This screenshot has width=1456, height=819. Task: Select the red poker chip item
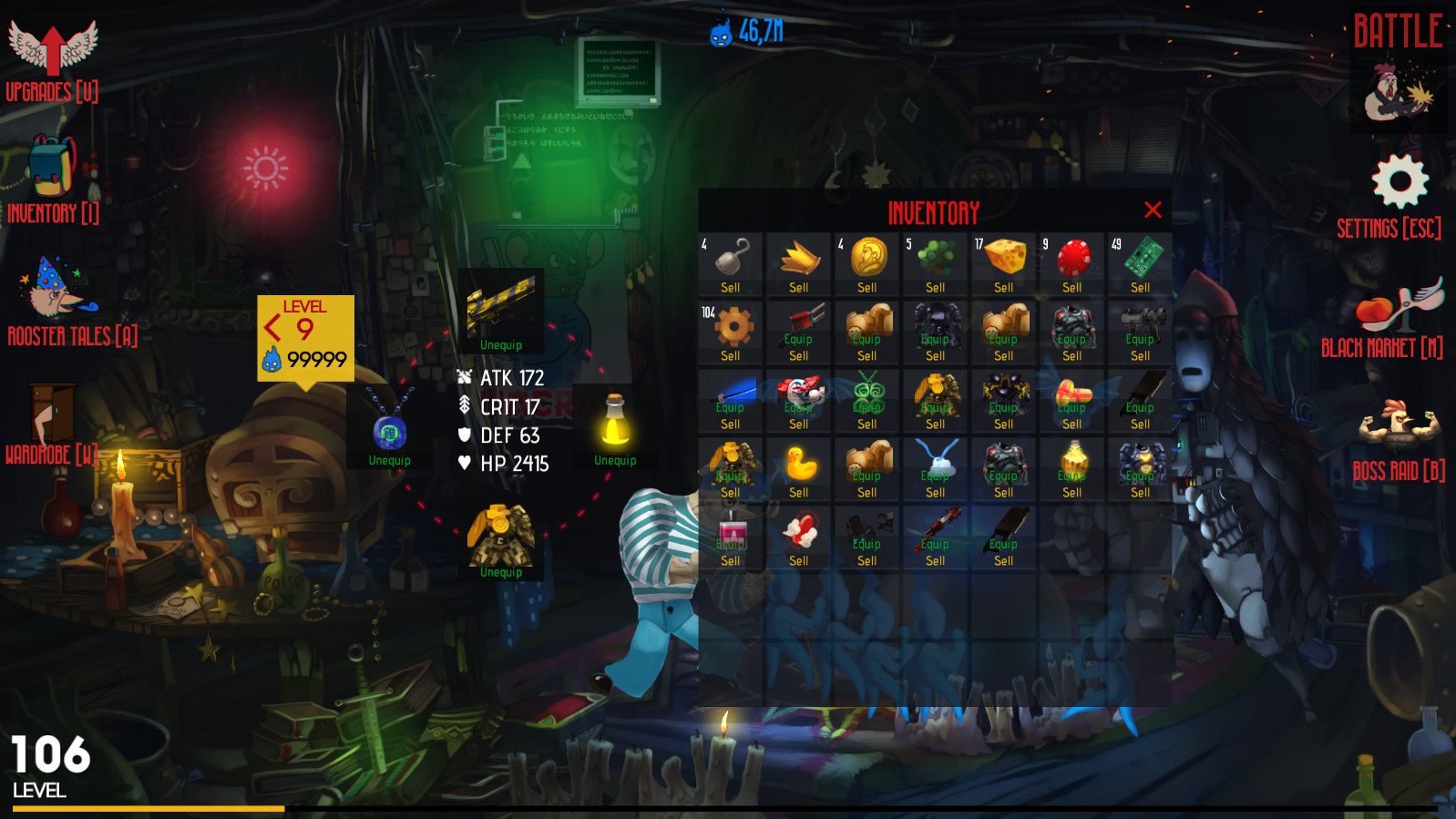point(1071,258)
